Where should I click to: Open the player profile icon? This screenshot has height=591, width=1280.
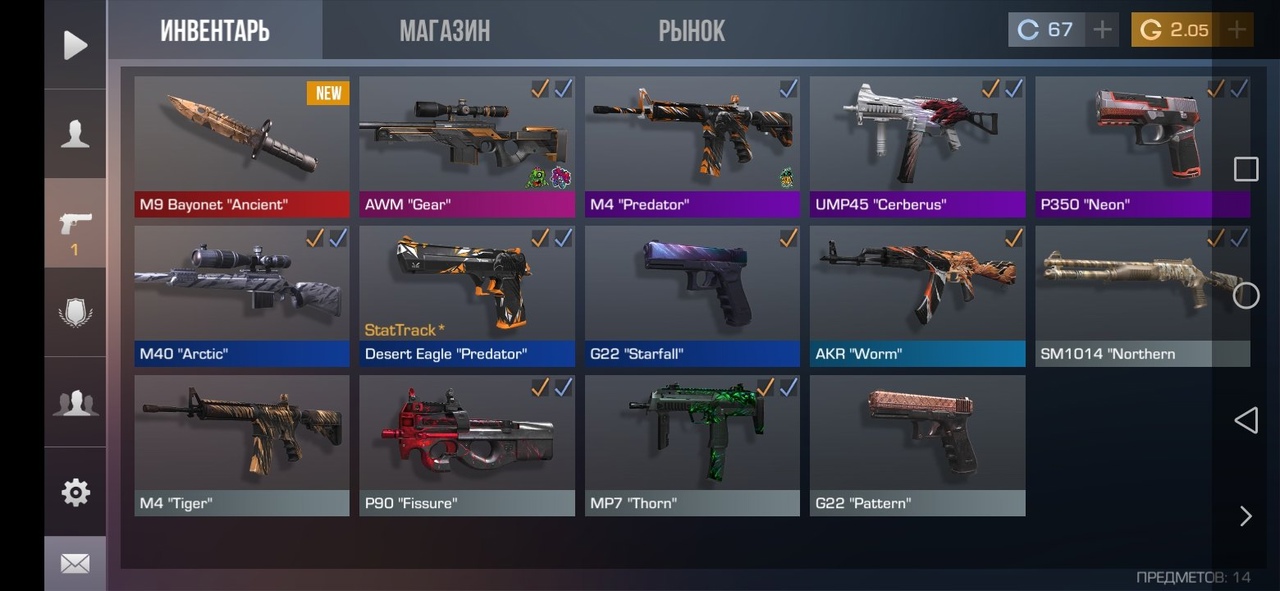click(x=75, y=133)
